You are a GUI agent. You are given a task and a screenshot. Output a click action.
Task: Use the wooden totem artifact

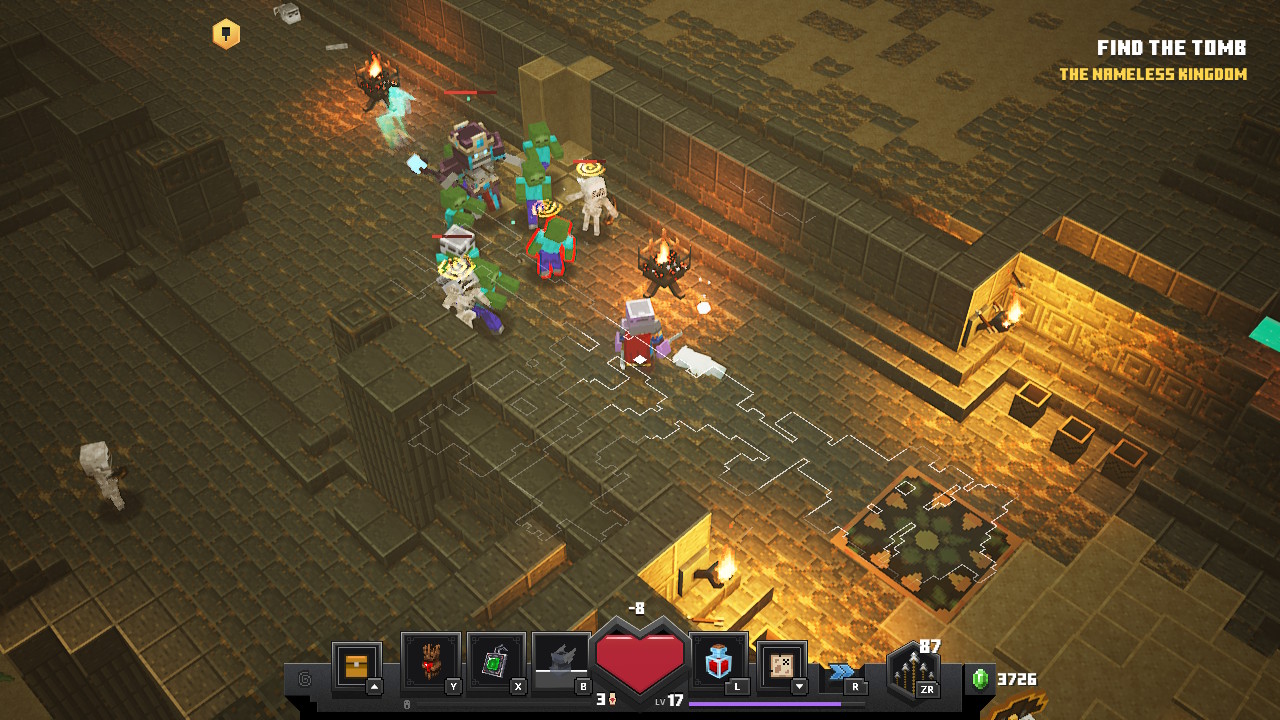430,662
